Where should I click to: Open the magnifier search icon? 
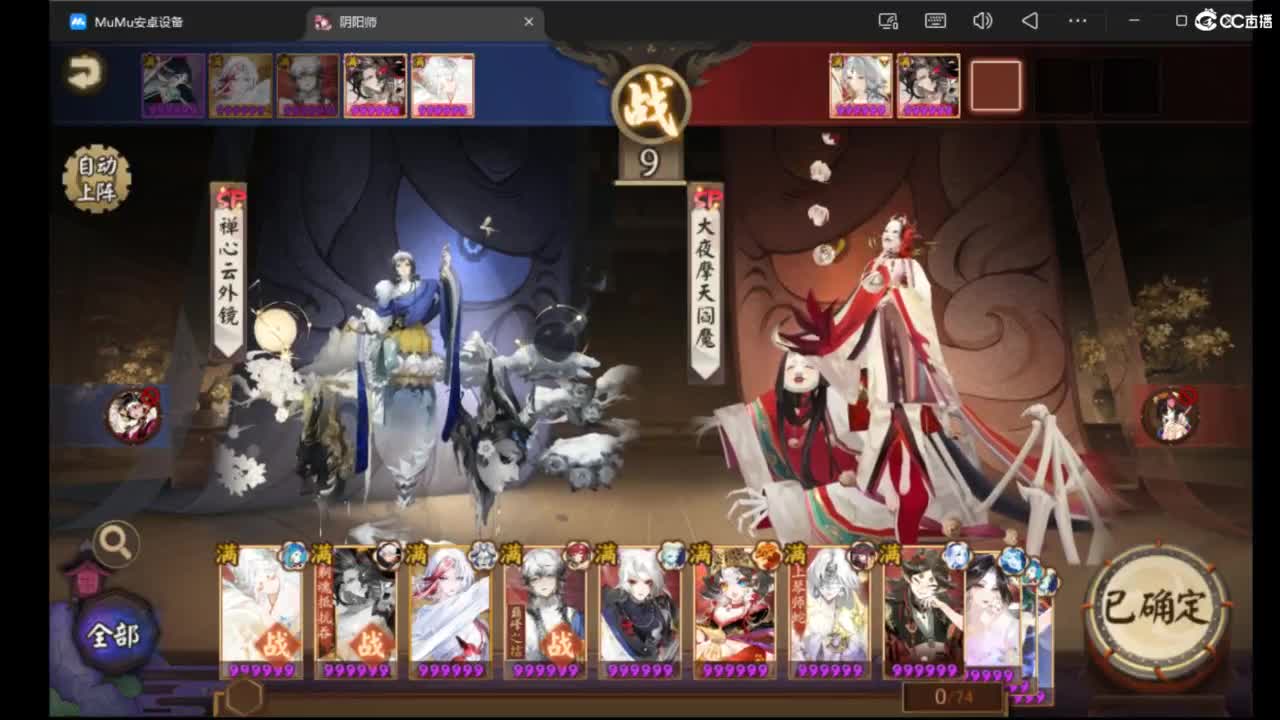click(x=115, y=541)
